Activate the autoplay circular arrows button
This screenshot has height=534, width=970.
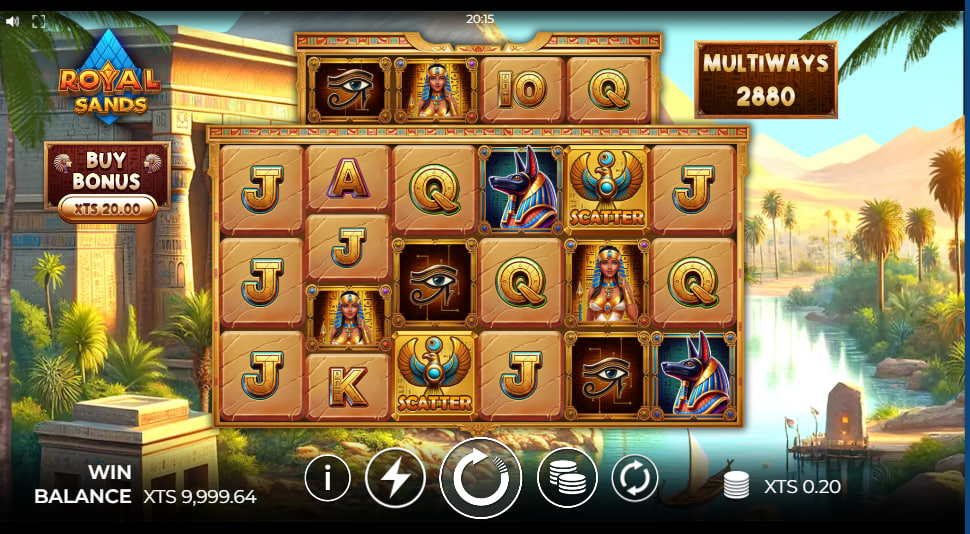[635, 478]
